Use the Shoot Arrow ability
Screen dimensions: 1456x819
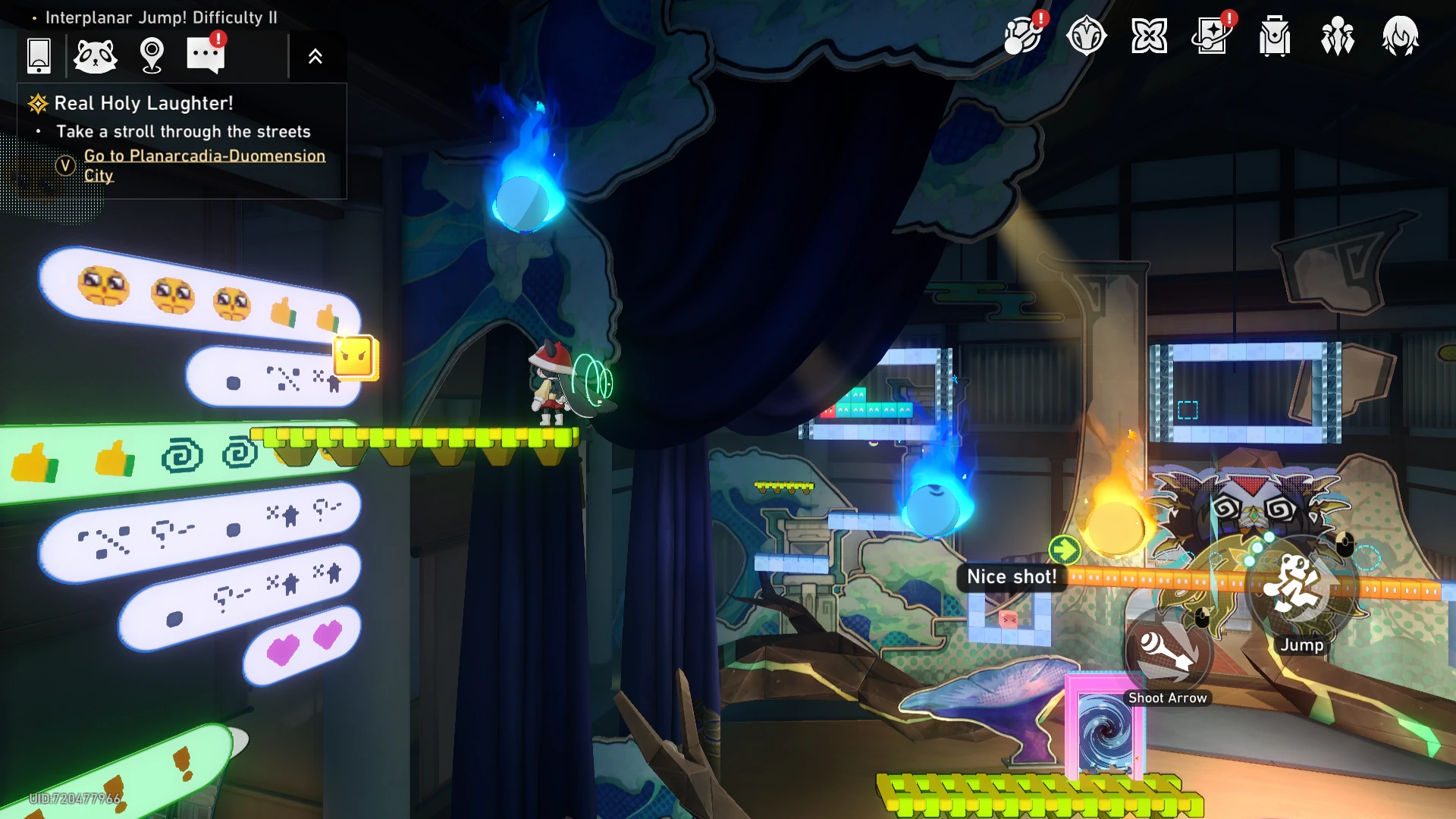pyautogui.click(x=1168, y=654)
